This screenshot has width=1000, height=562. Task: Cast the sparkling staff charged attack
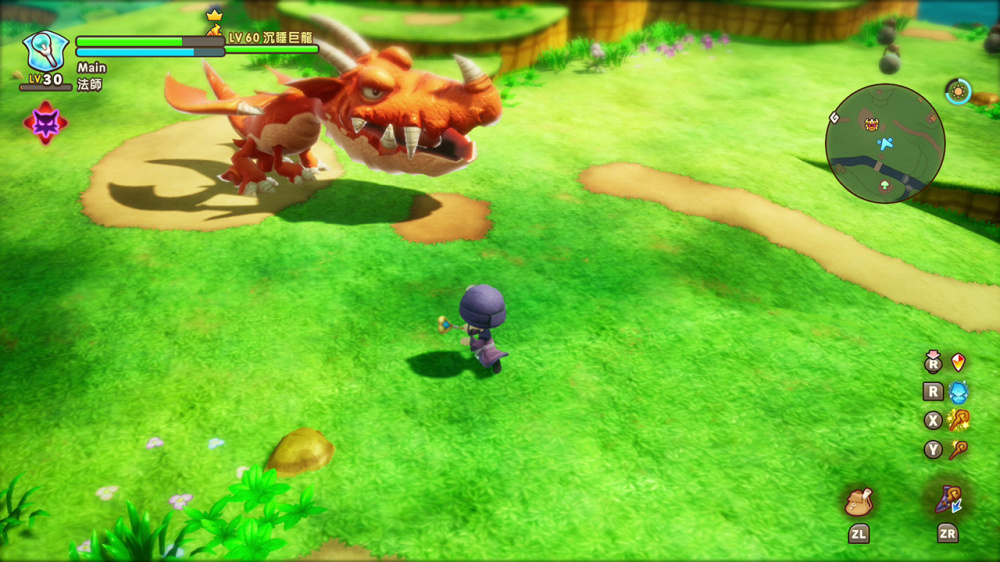[958, 421]
